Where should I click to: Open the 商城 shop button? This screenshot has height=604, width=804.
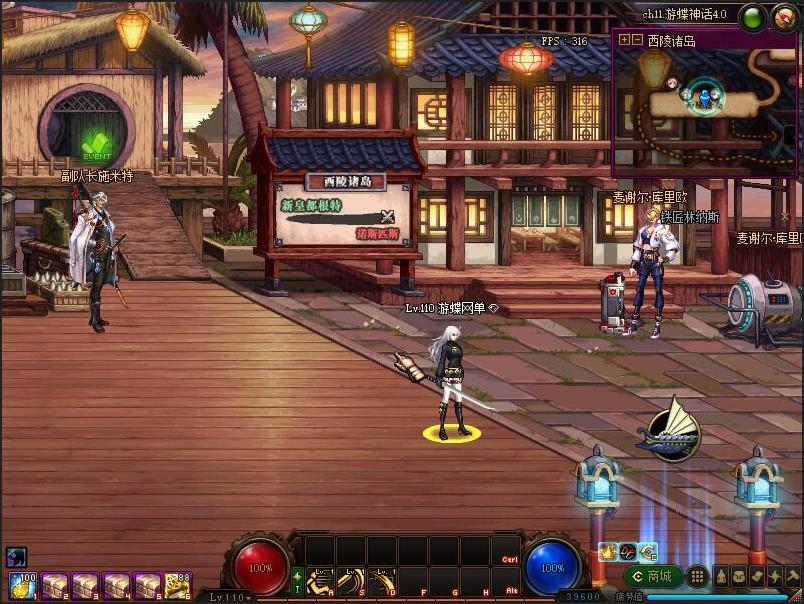tap(653, 576)
